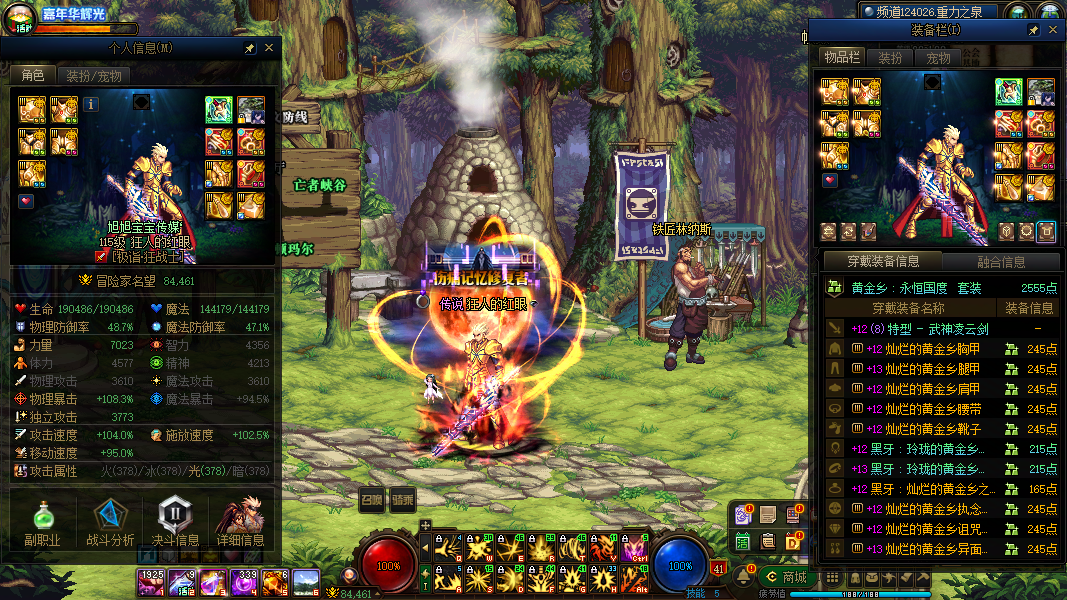This screenshot has height=600, width=1067.
Task: Click the 召唤 summon button
Action: point(371,500)
